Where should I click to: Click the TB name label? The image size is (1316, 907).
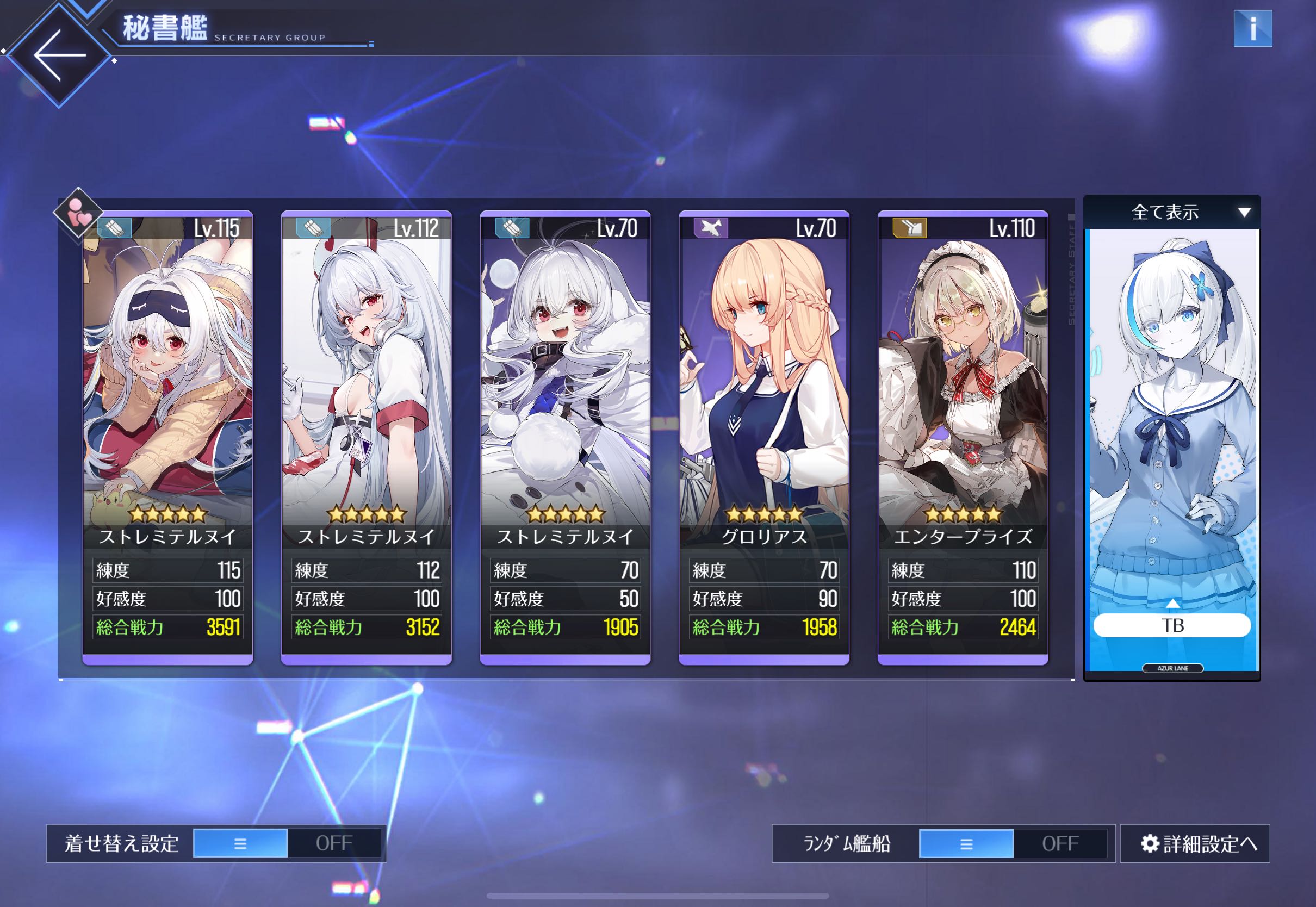tap(1172, 625)
